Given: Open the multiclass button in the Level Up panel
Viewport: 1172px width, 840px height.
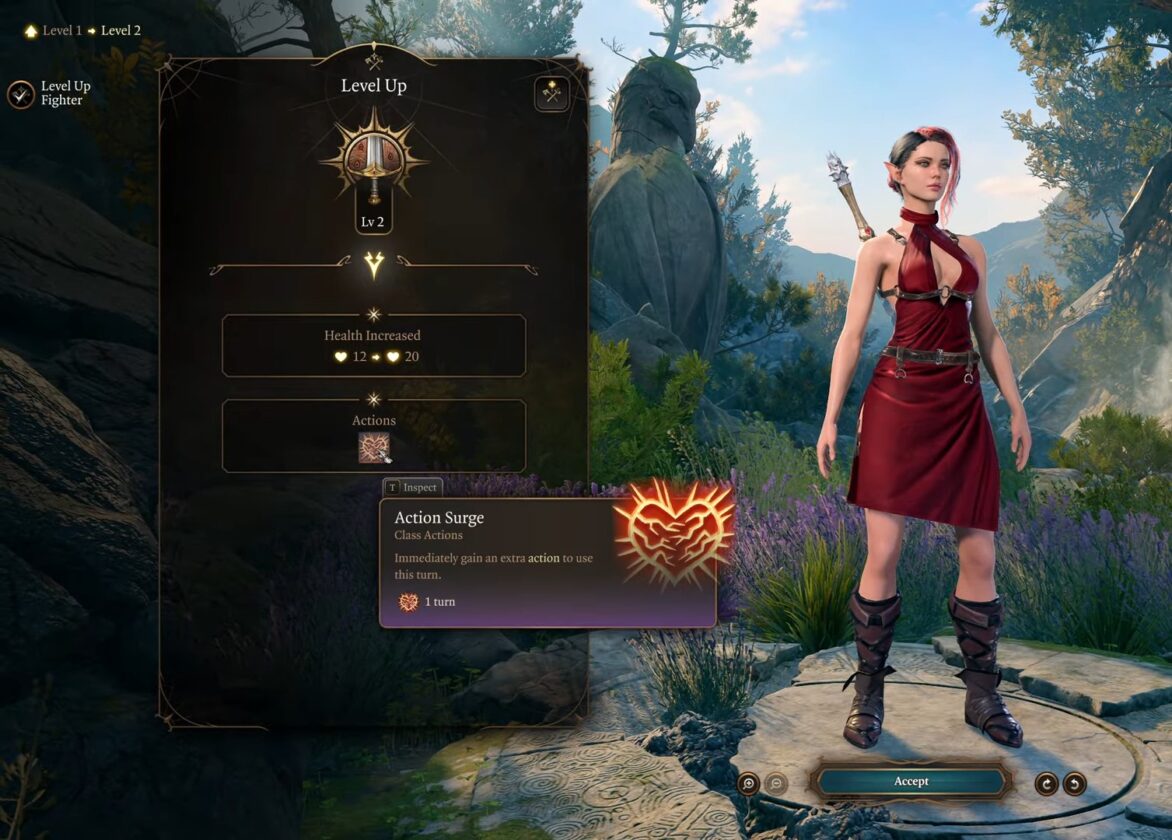Looking at the screenshot, I should (x=551, y=94).
